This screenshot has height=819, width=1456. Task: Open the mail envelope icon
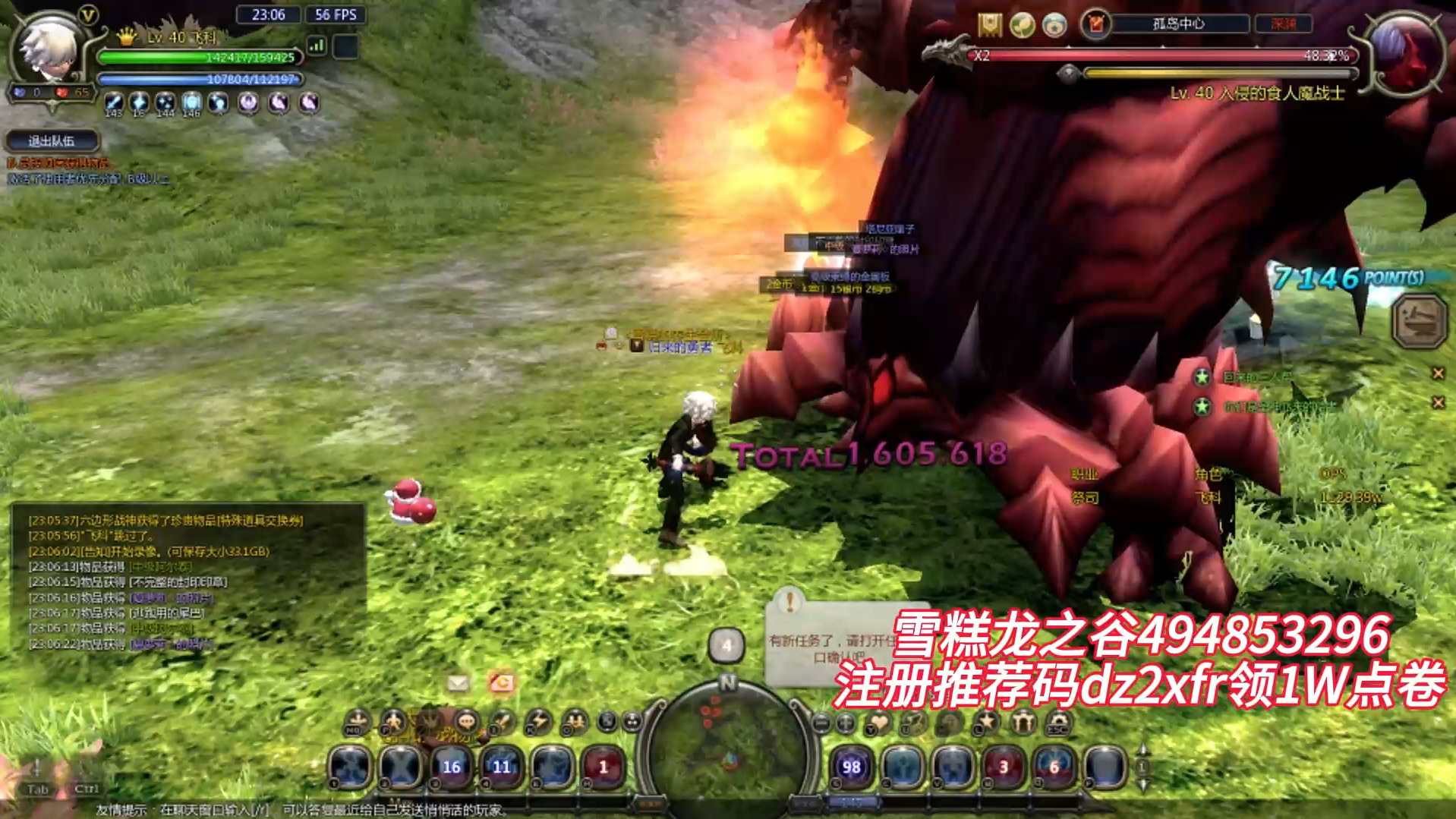click(x=458, y=683)
